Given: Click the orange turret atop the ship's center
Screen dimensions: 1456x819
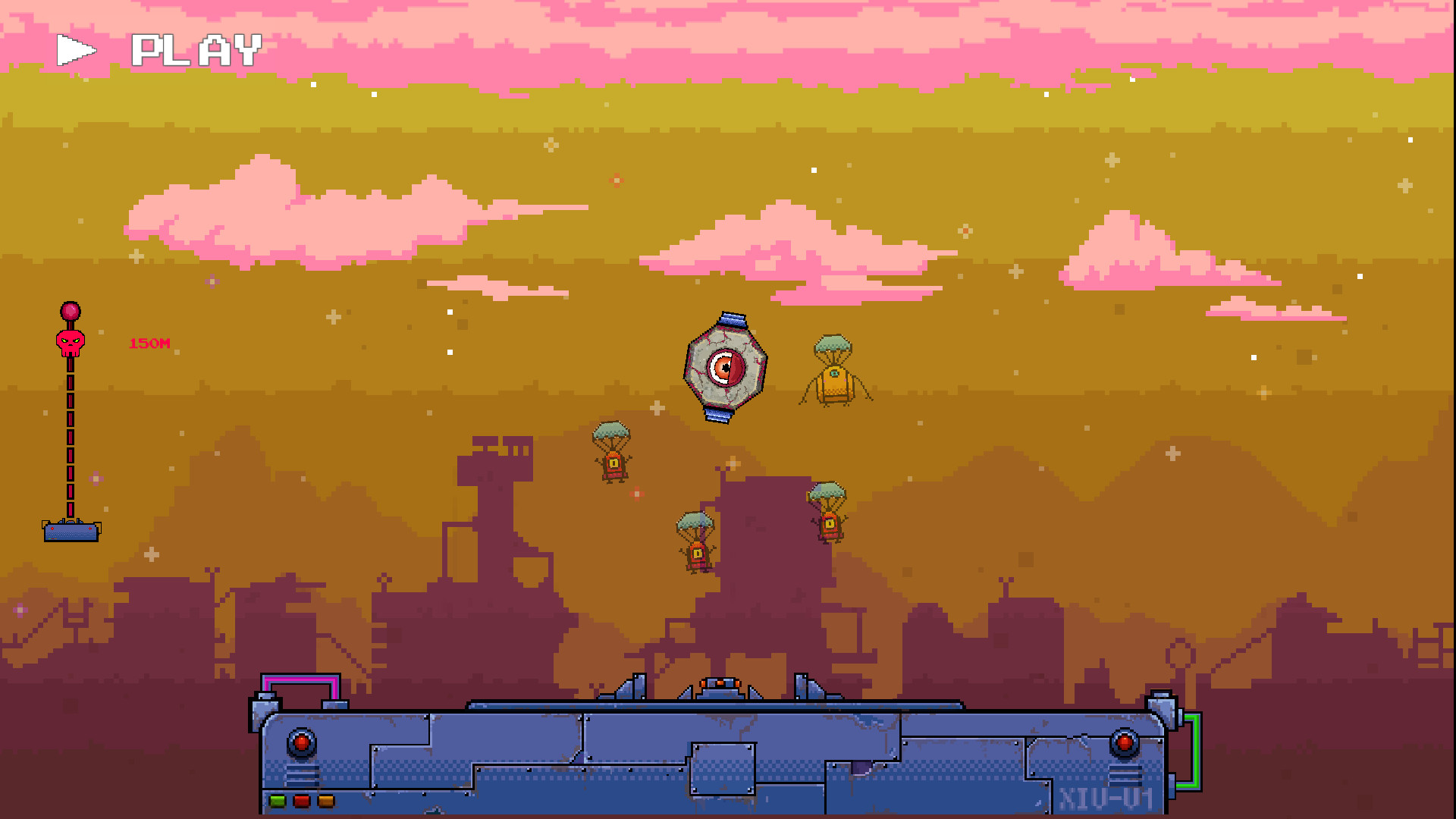Looking at the screenshot, I should pos(718,682).
